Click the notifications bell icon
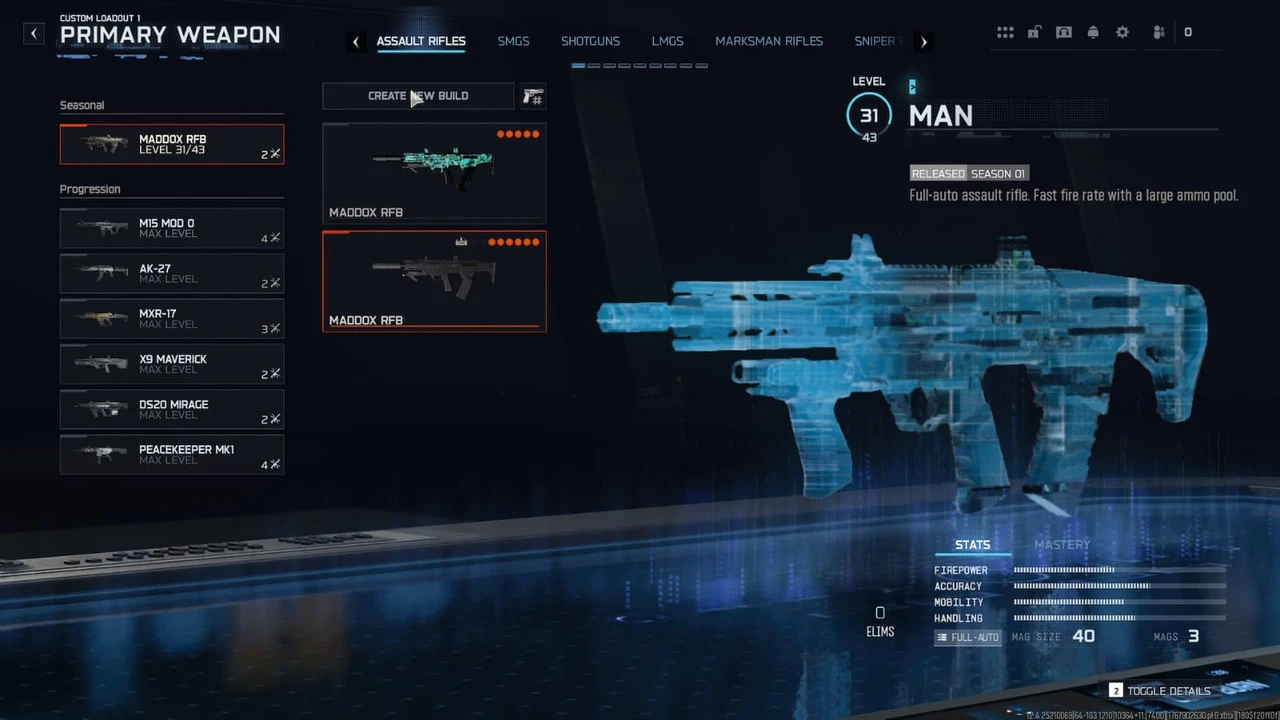This screenshot has width=1280, height=720. pos(1093,32)
